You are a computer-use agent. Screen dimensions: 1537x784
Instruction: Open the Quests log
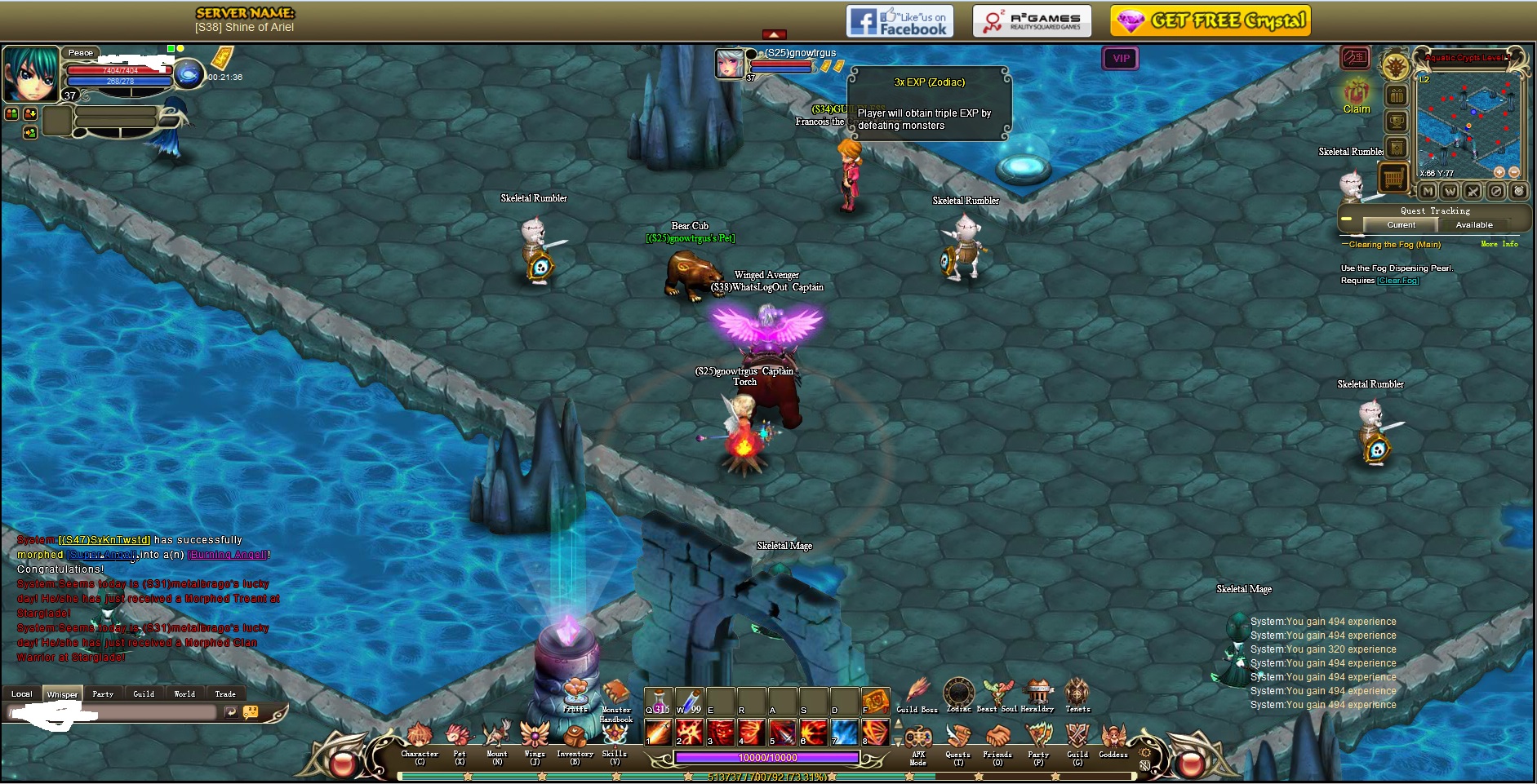point(958,737)
